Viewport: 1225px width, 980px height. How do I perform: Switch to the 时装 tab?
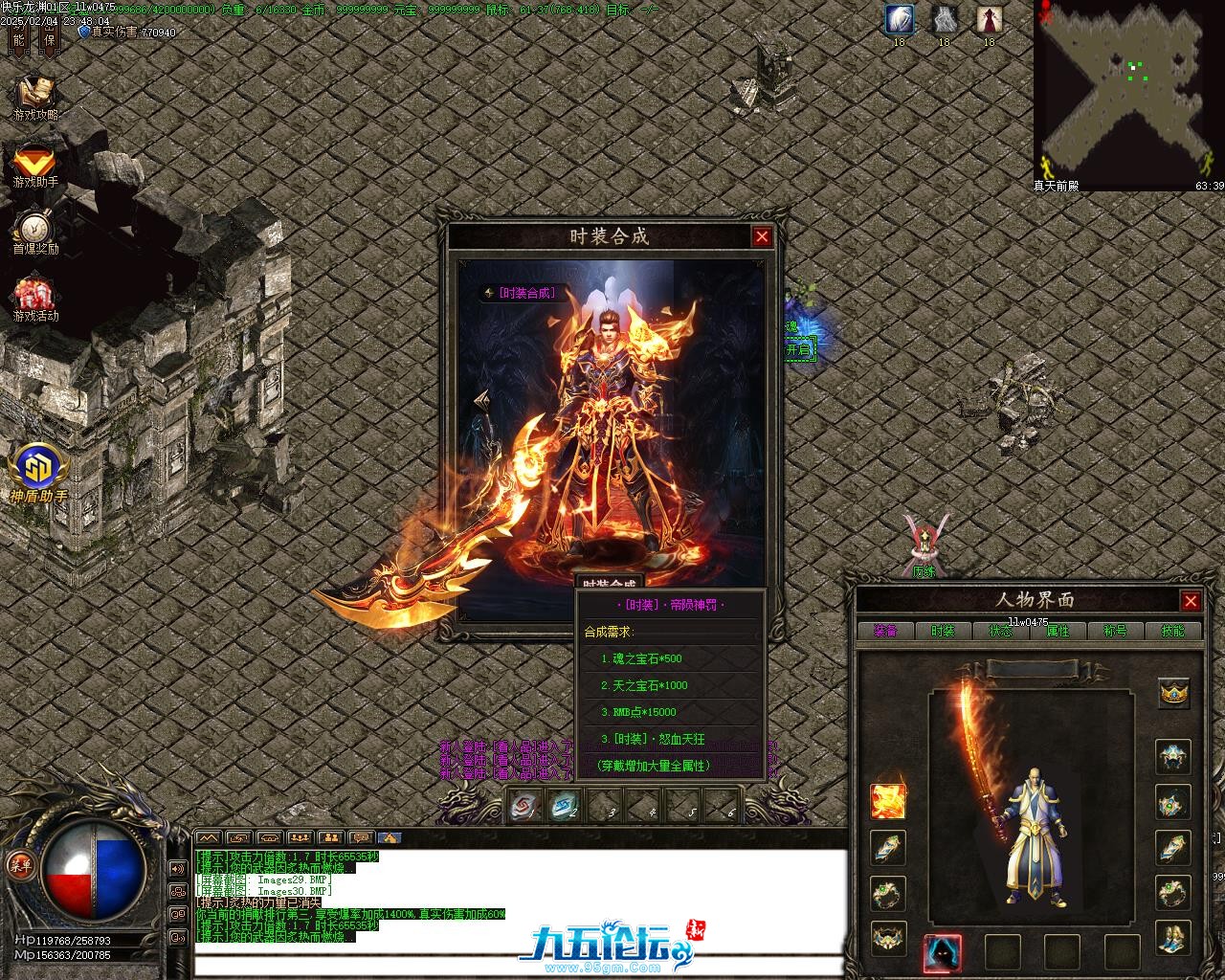pyautogui.click(x=943, y=631)
